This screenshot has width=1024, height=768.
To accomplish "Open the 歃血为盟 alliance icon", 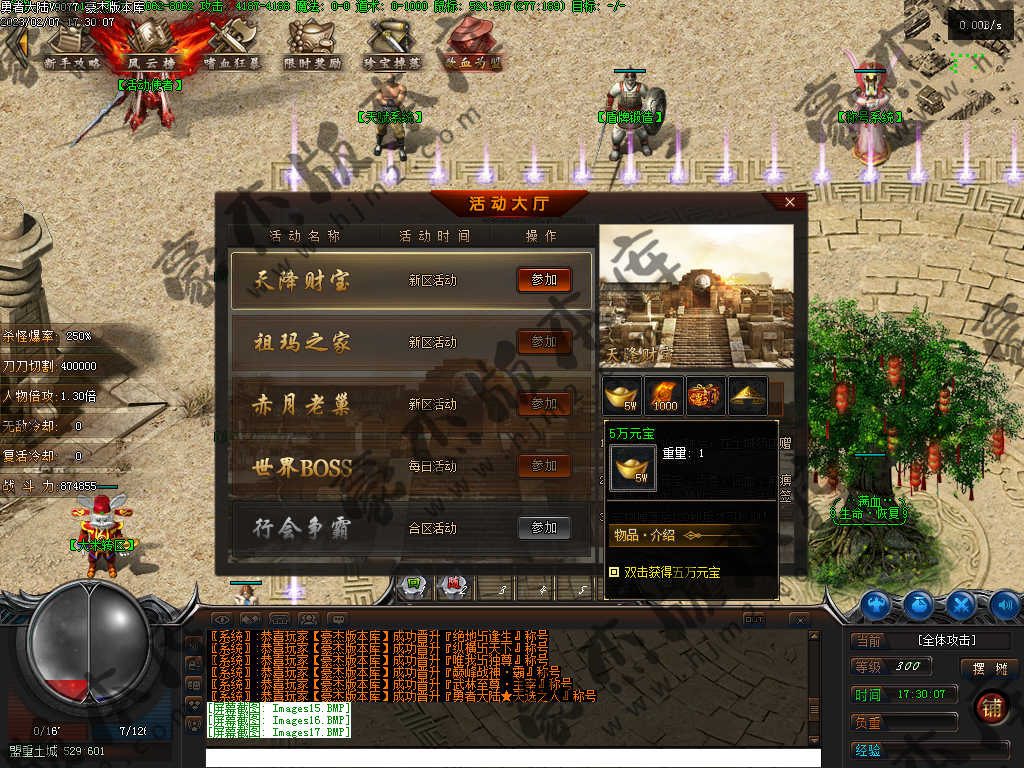I will (x=474, y=45).
